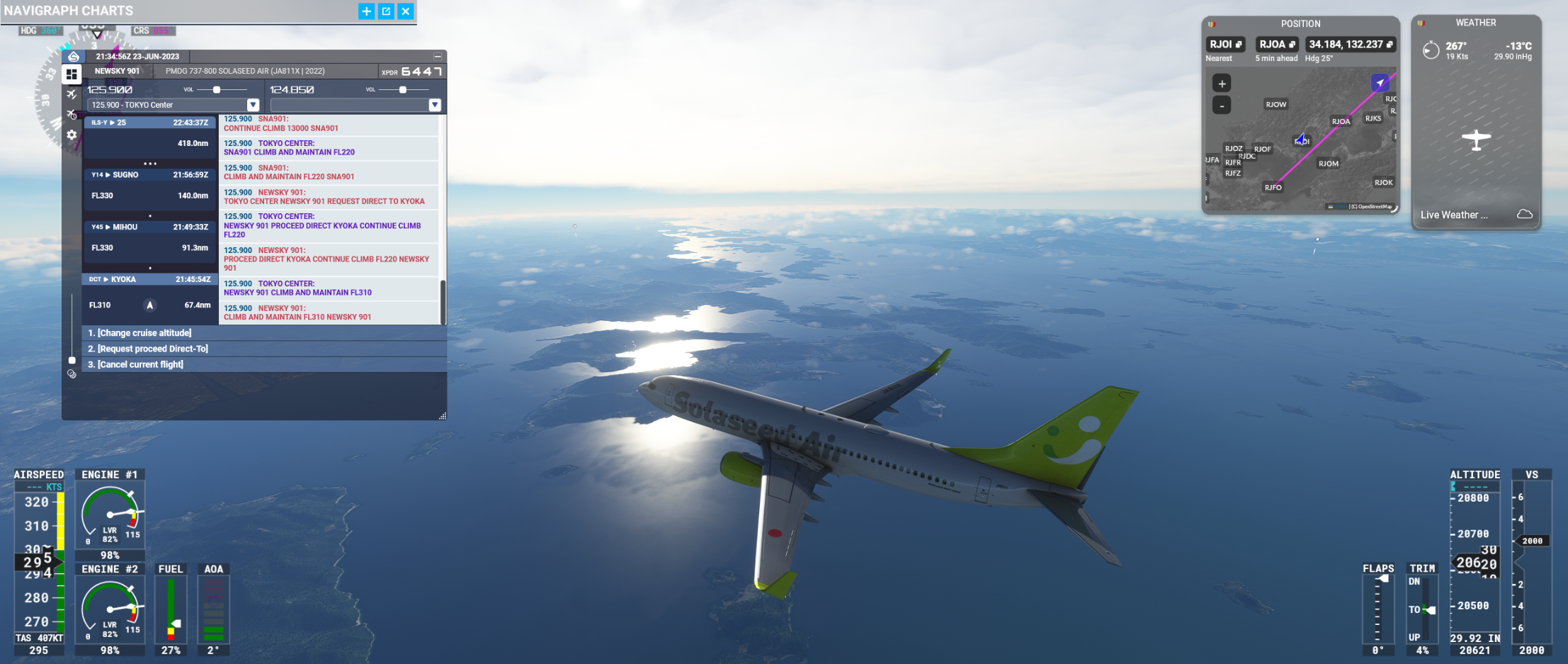Open the 125.900 TOKYO Center frequency dropdown
Screen dimensions: 1568x664
[253, 105]
